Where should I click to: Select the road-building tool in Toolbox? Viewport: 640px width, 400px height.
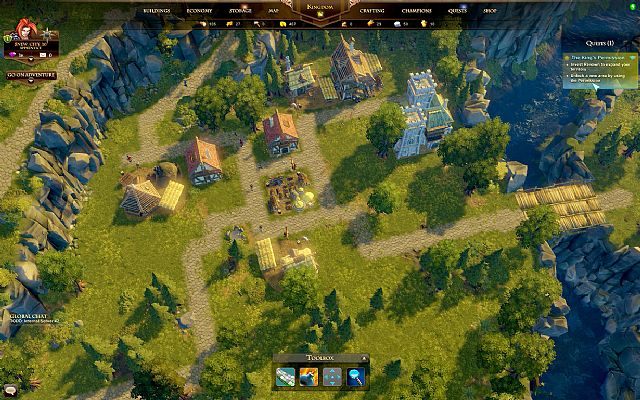[x=287, y=376]
